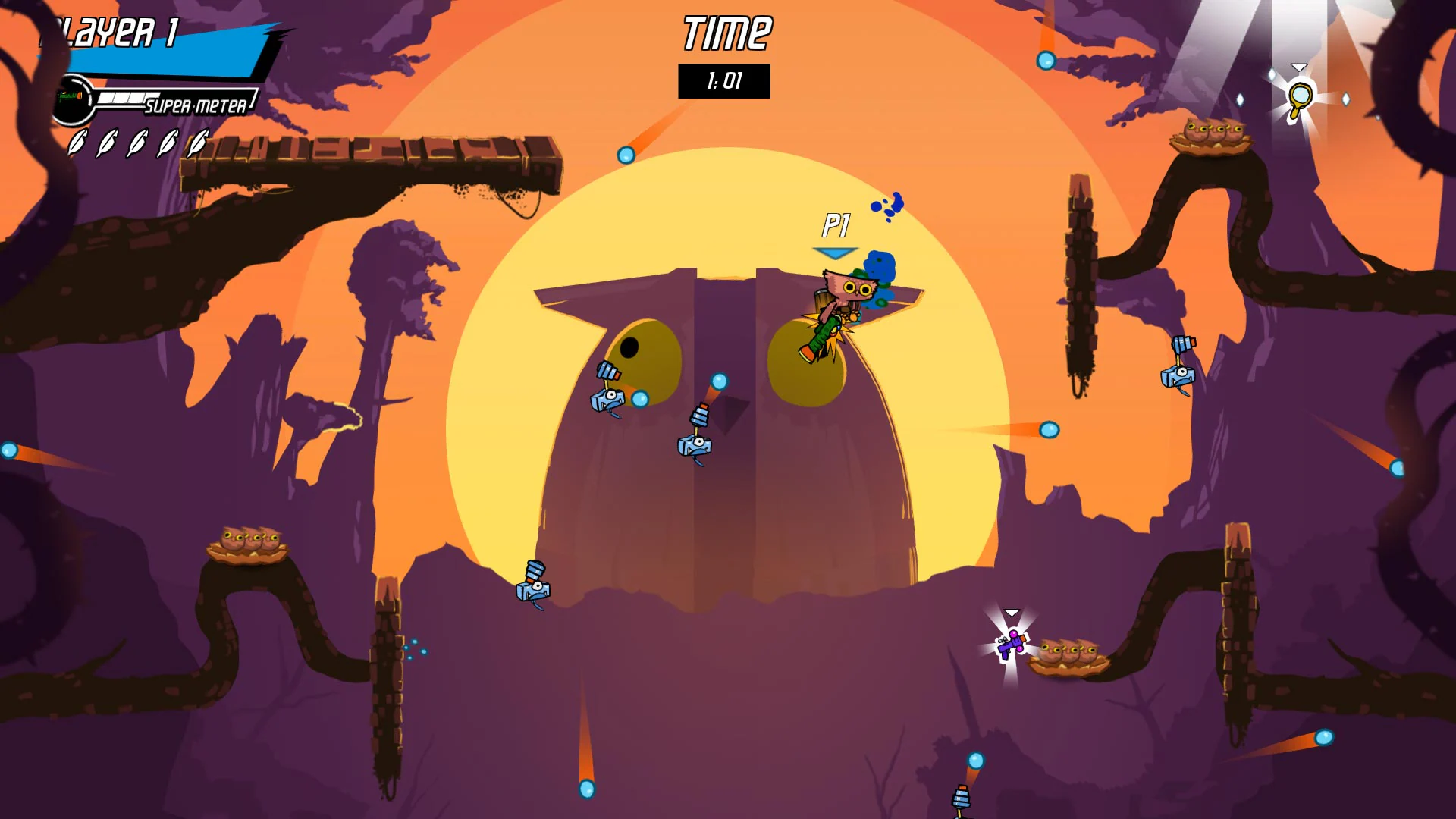Toggle the white marker above the magnifying glass pickup

tap(1299, 66)
